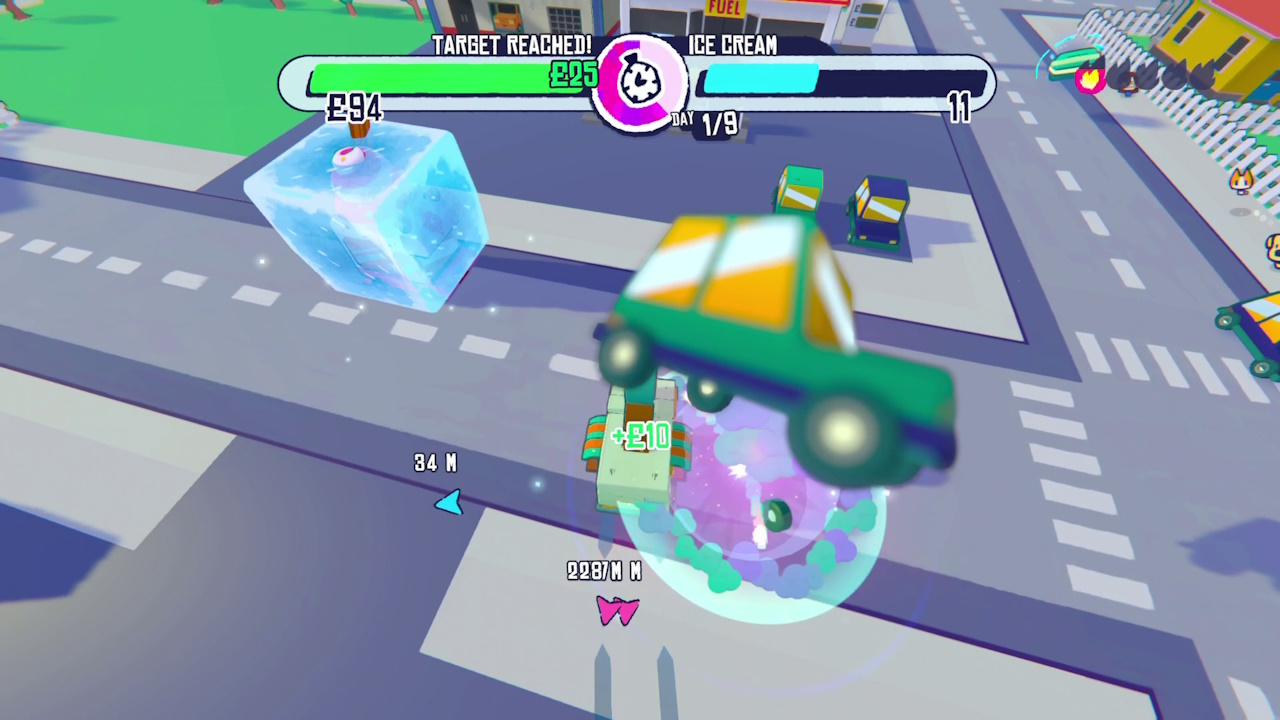Click the green boost trail icon near the fence
The height and width of the screenshot is (720, 1280).
[1078, 62]
